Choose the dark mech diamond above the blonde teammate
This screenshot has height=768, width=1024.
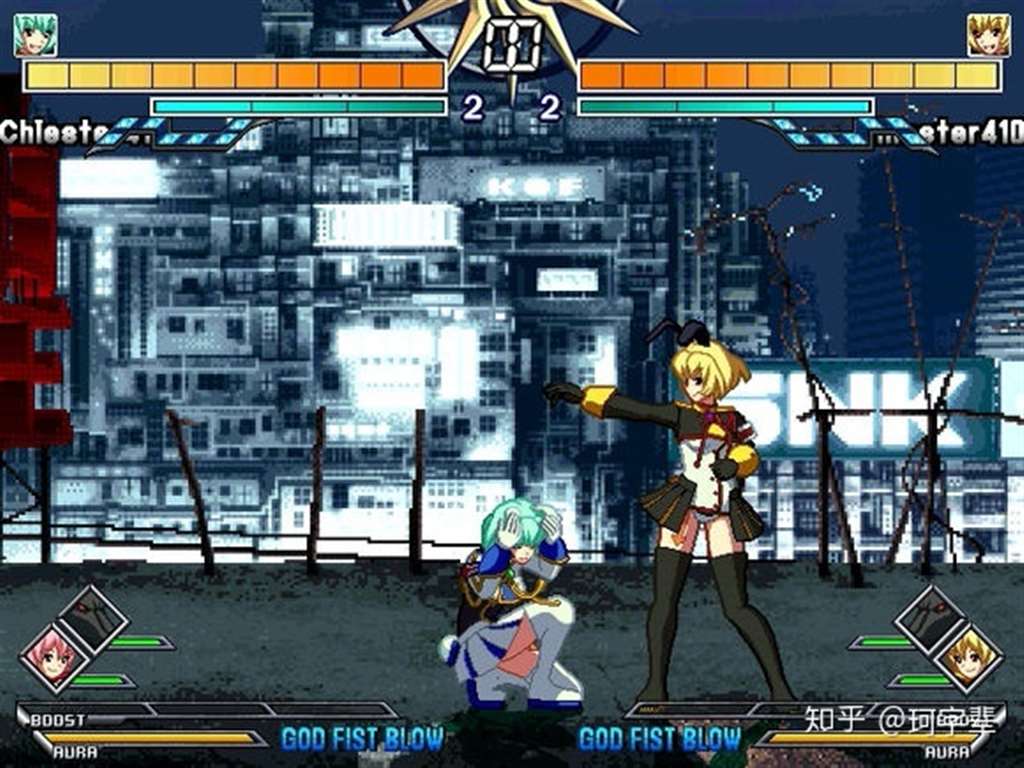(x=930, y=619)
